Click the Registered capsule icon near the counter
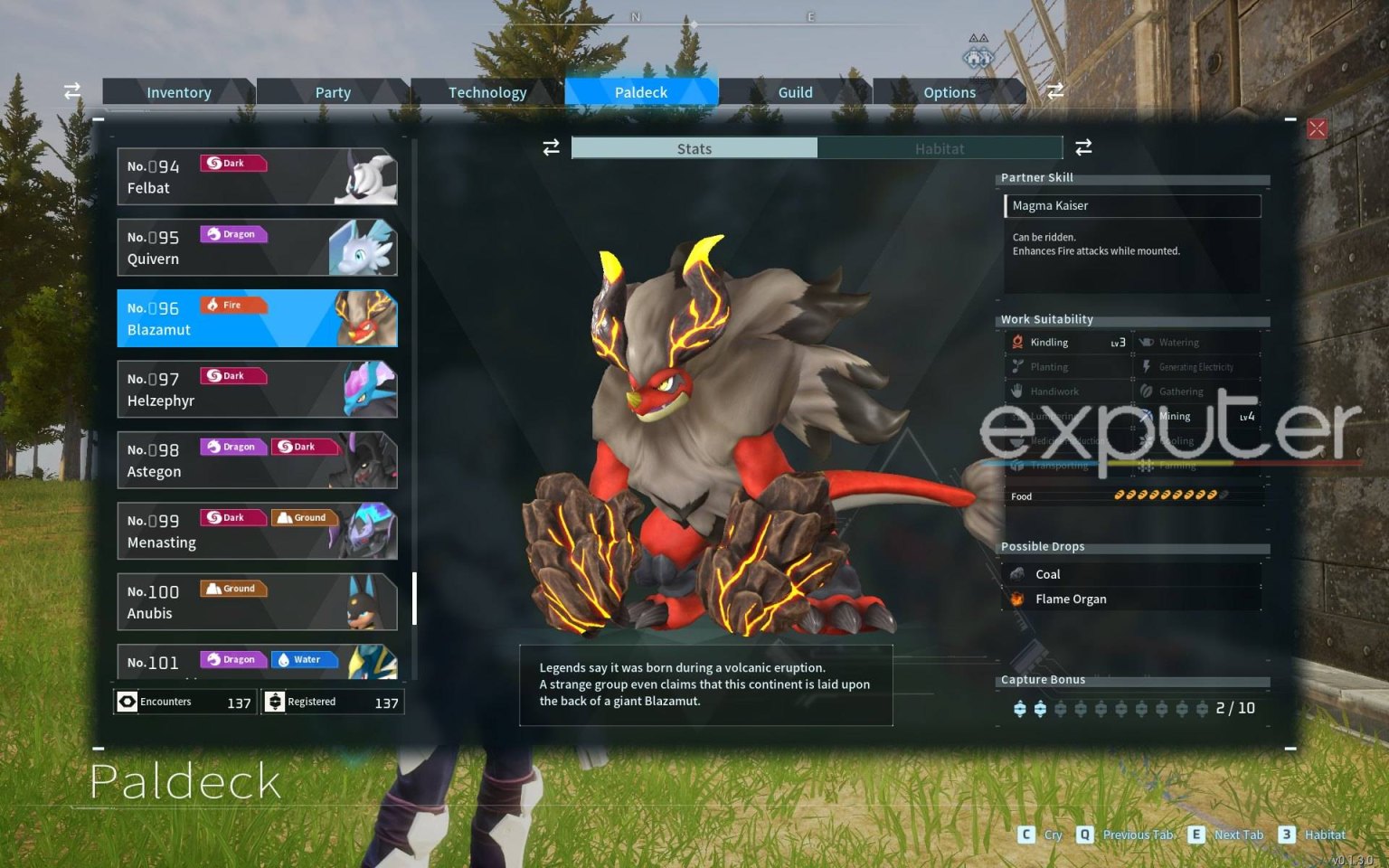The width and height of the screenshot is (1389, 868). tap(274, 702)
